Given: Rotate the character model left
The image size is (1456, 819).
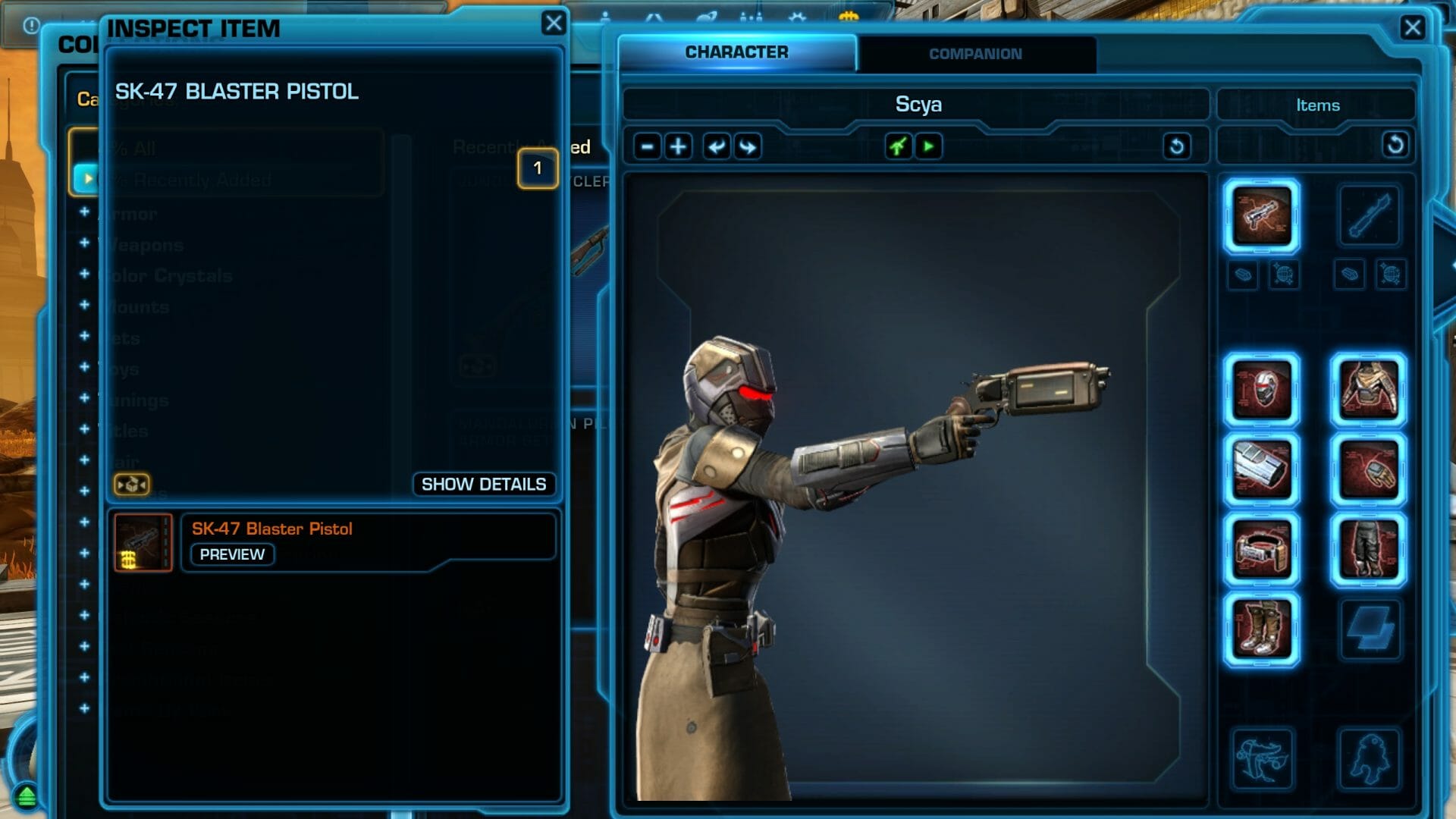Looking at the screenshot, I should 716,146.
